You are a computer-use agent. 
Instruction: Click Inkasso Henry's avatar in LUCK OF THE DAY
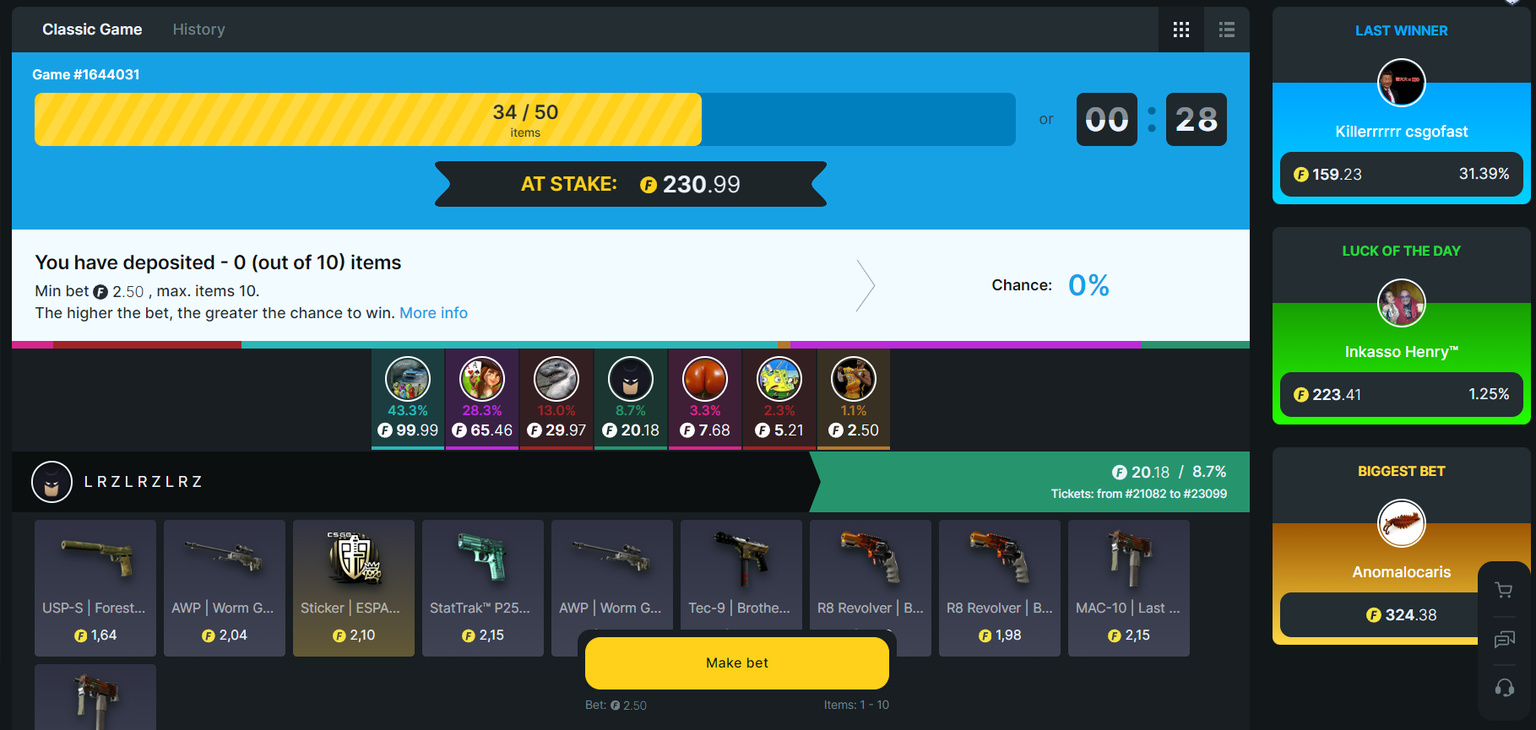[1401, 303]
